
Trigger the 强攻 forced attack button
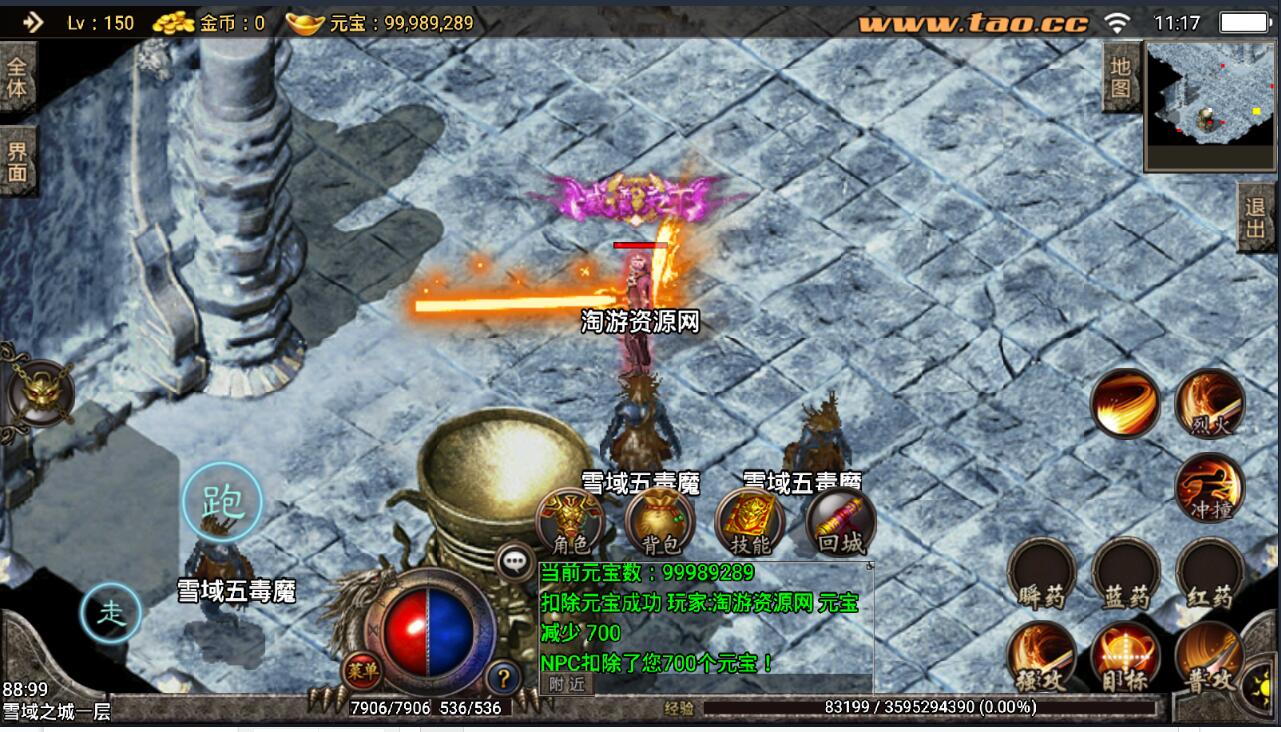[1041, 656]
